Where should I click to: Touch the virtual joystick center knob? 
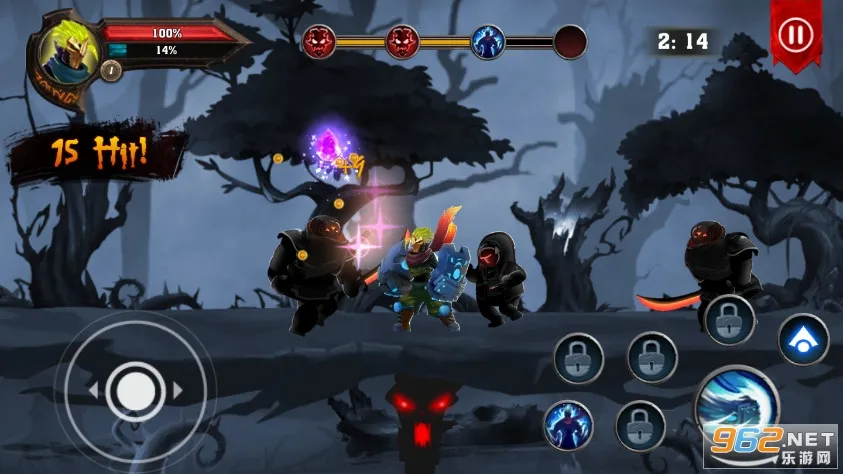click(133, 388)
